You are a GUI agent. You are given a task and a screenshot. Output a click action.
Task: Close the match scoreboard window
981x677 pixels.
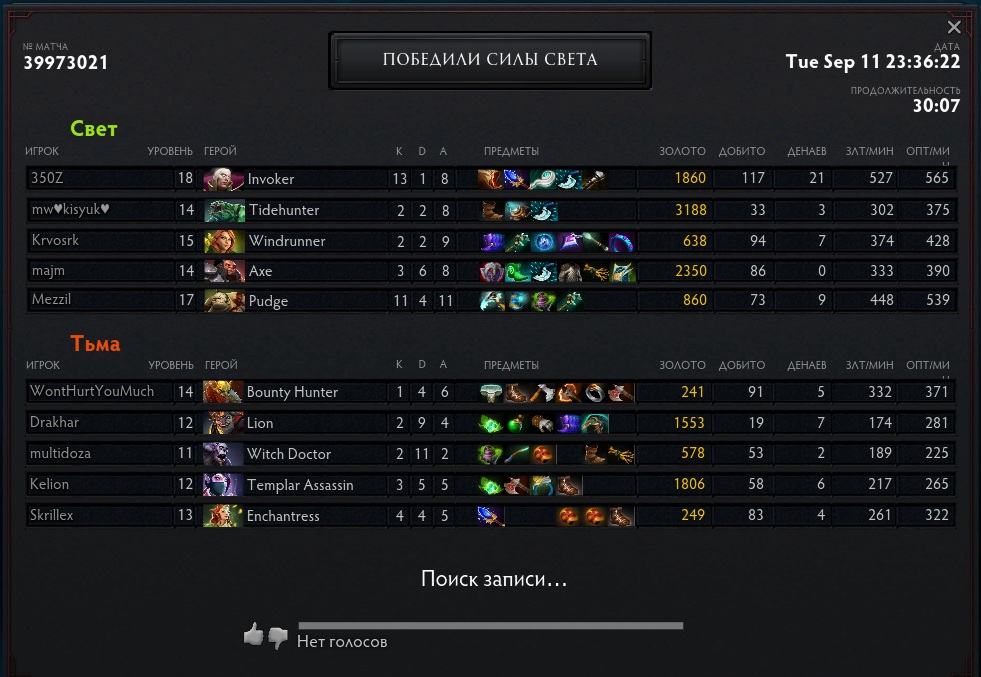[x=954, y=28]
